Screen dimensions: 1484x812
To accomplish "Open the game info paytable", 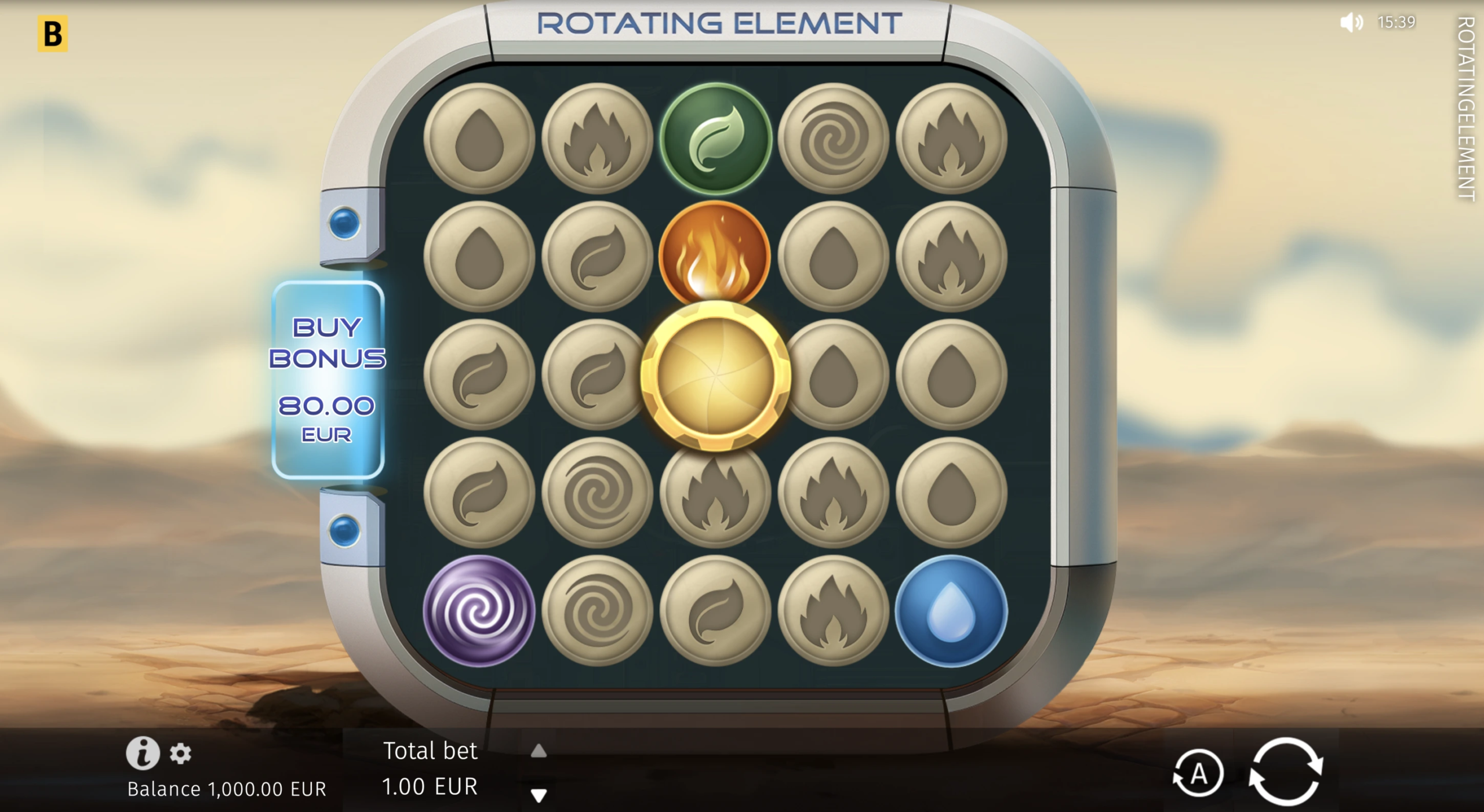I will pyautogui.click(x=143, y=753).
